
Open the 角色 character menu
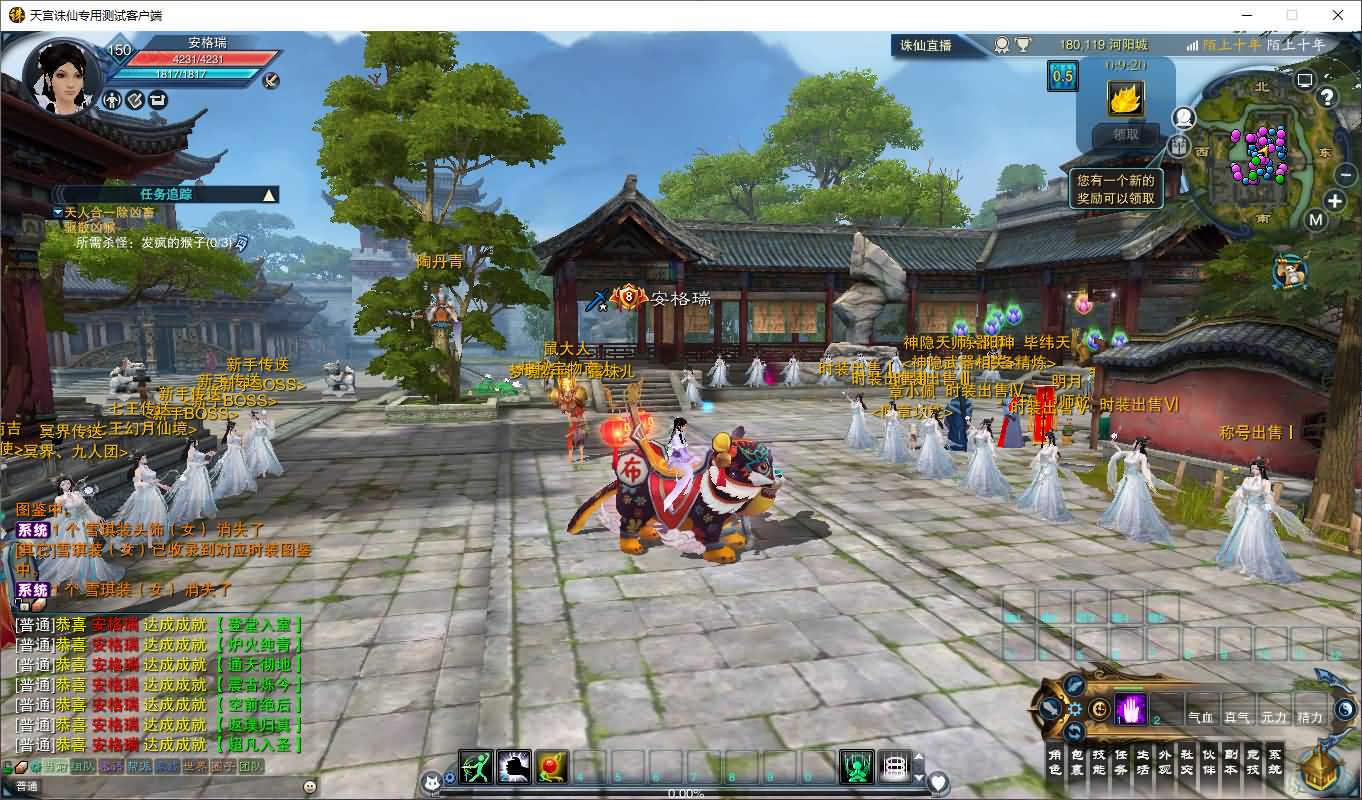click(x=1054, y=762)
